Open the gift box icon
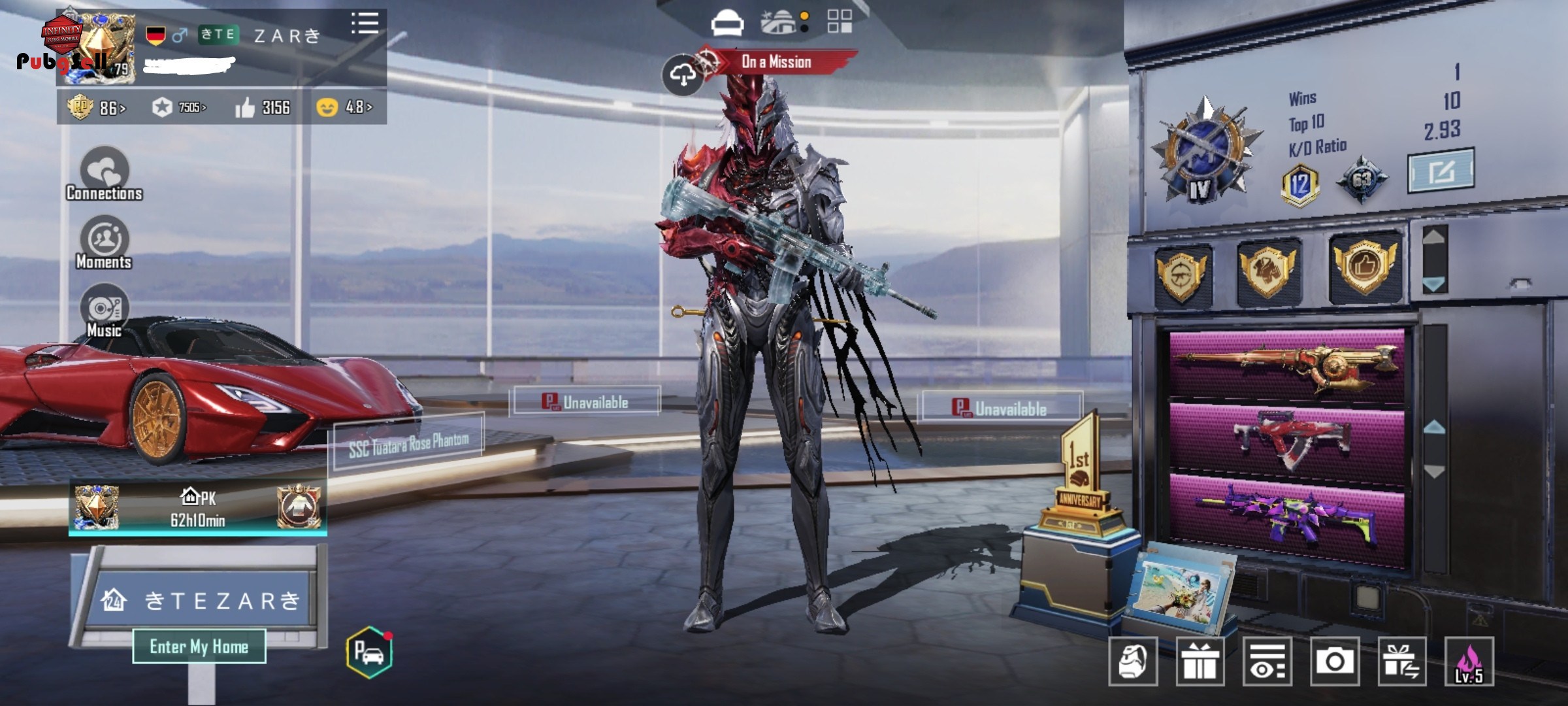 pos(1200,662)
